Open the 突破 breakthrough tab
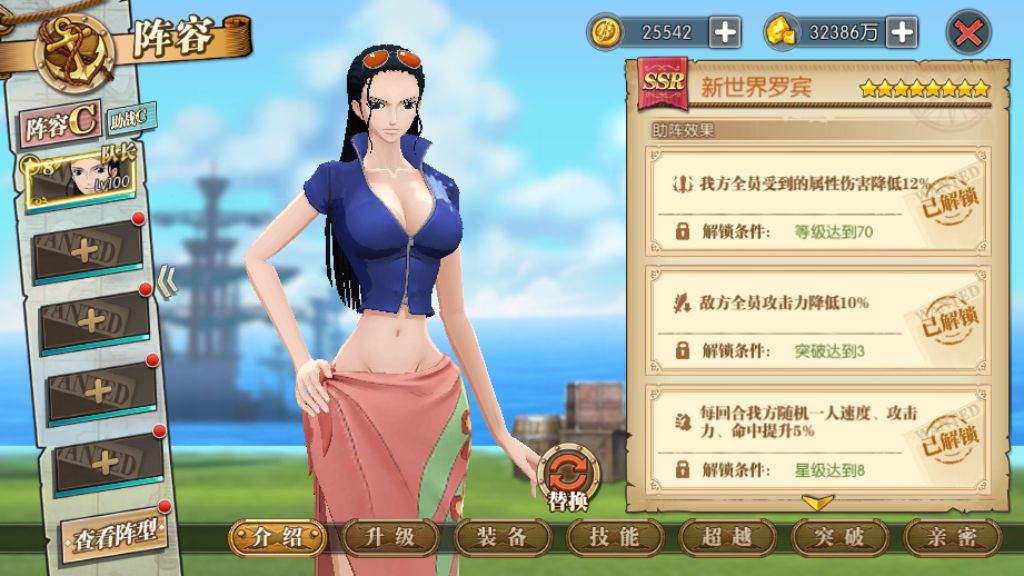Viewport: 1024px width, 576px height. coord(840,537)
